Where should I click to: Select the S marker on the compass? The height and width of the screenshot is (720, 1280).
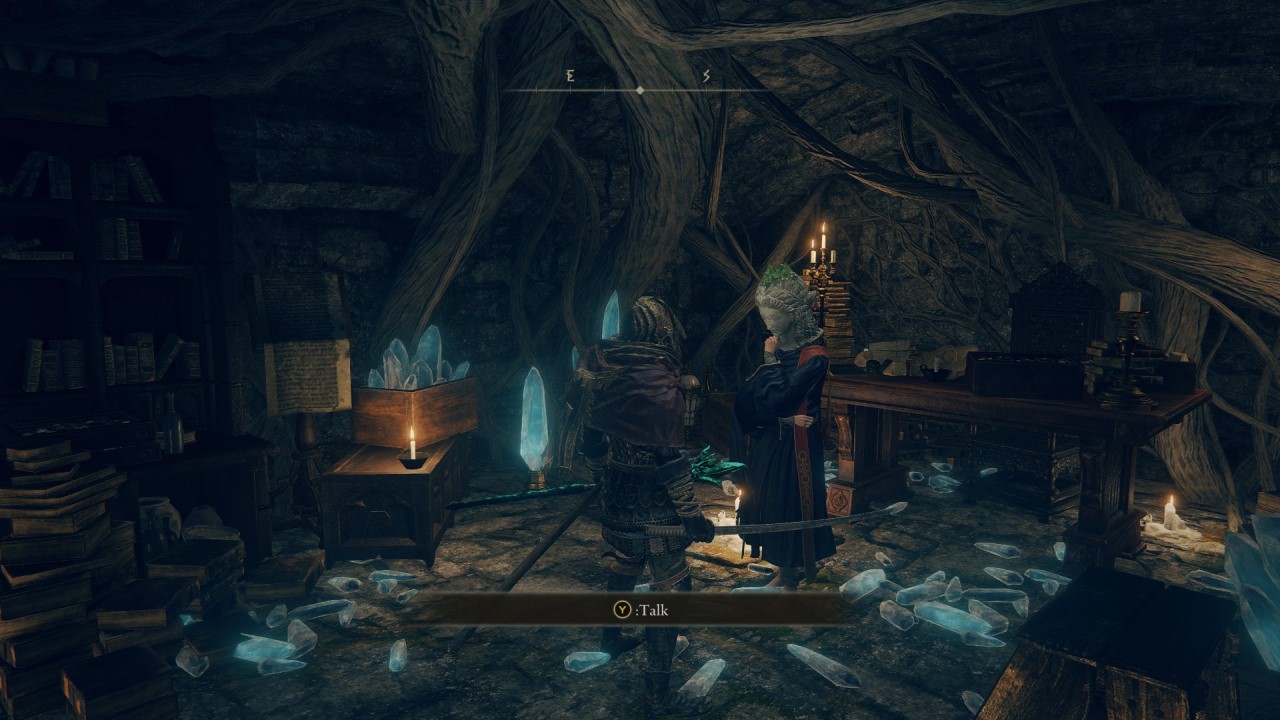[x=708, y=77]
